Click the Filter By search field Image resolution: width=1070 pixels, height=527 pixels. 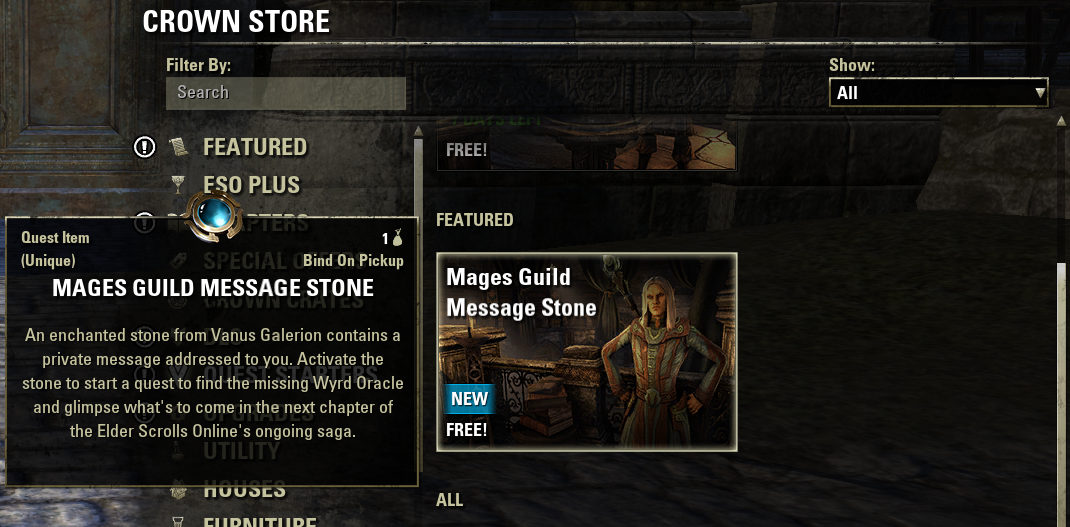pos(285,93)
